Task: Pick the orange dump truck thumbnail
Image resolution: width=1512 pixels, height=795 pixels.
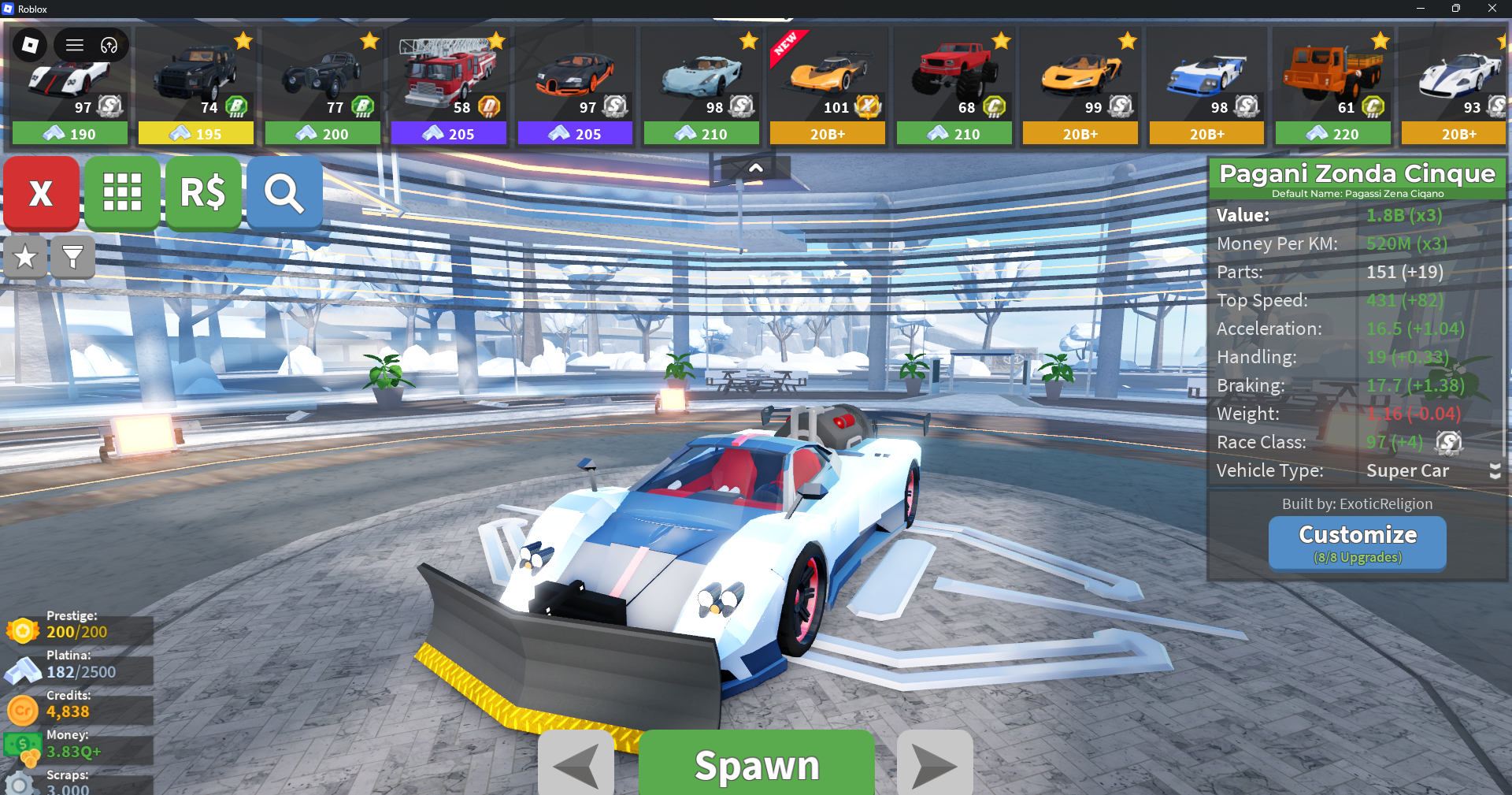Action: tap(1332, 75)
